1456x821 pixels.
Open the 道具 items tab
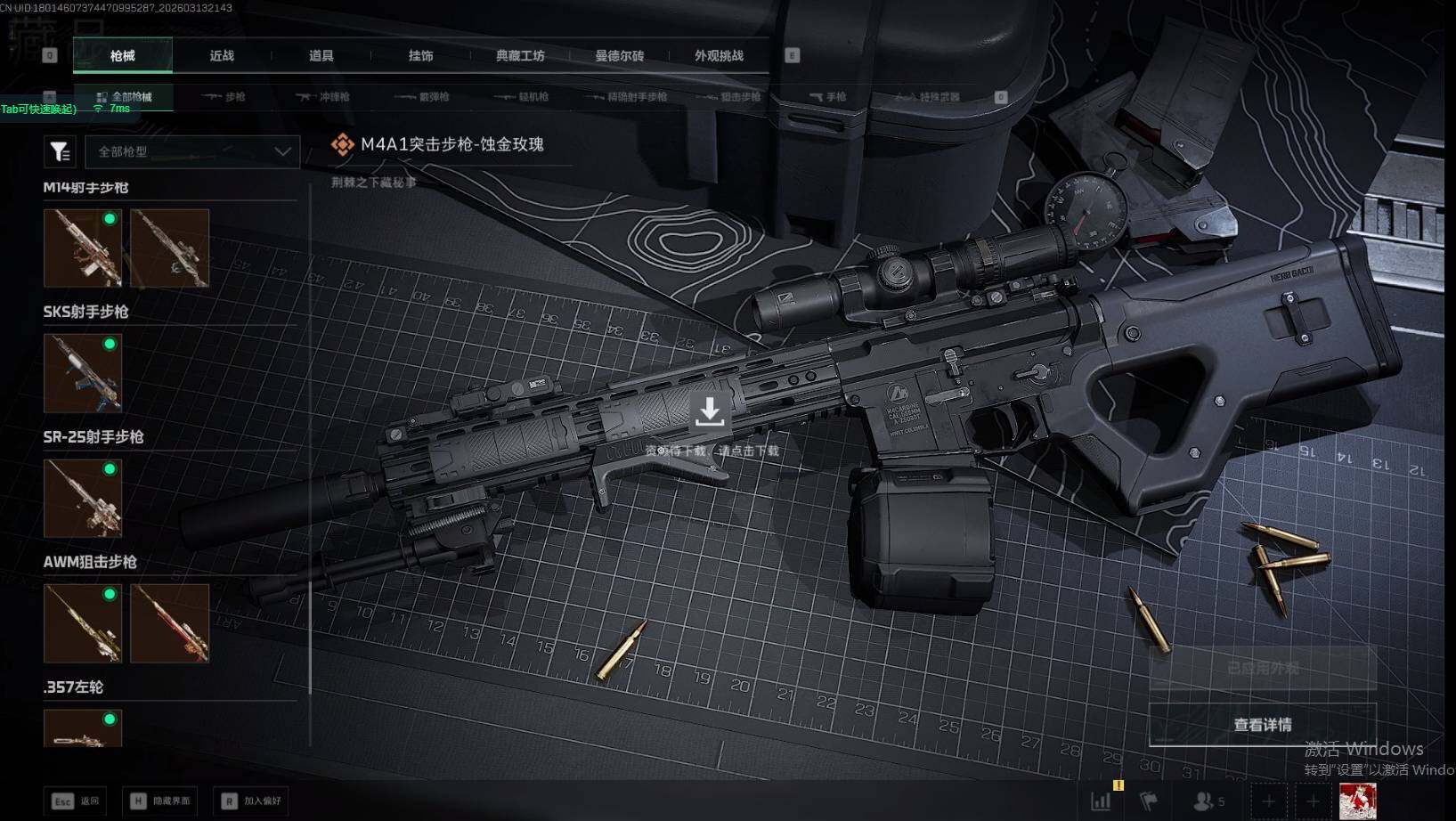click(321, 56)
